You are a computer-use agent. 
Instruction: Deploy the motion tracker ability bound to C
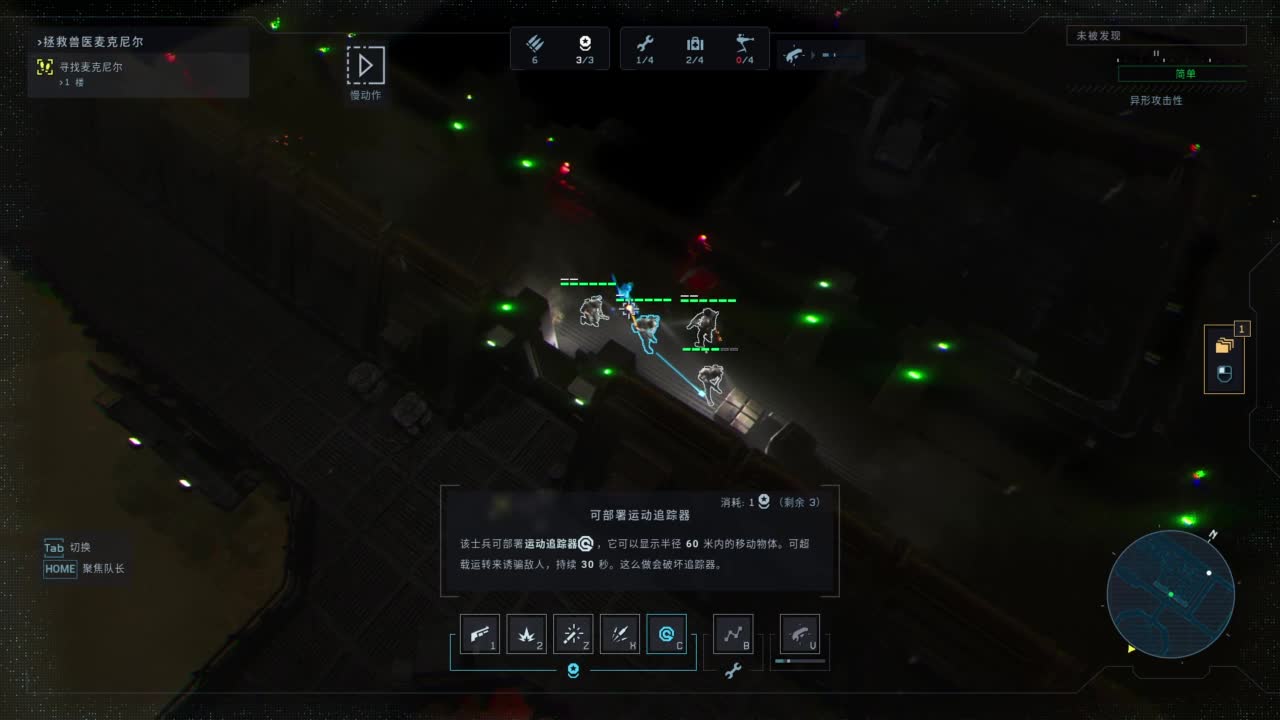(x=667, y=634)
